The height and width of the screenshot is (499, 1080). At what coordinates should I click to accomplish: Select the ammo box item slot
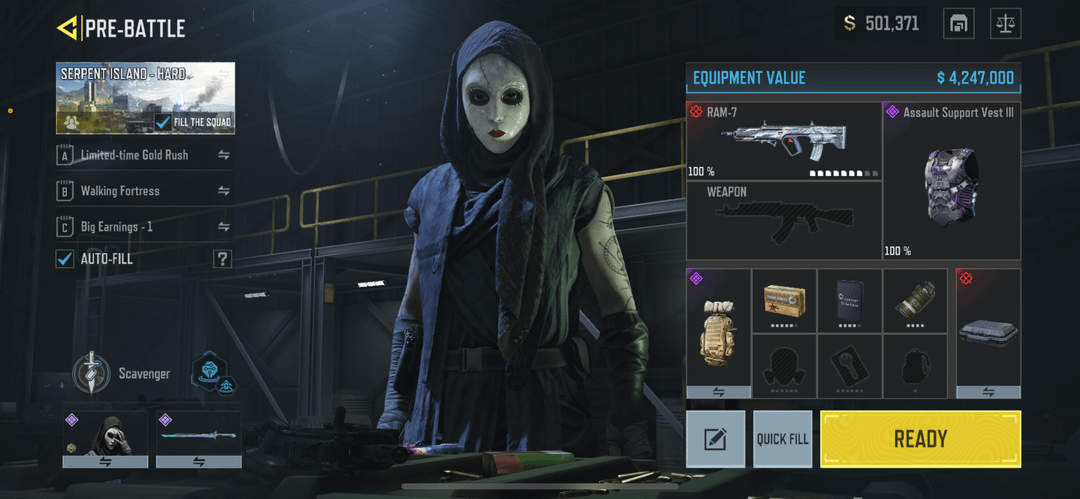[784, 300]
